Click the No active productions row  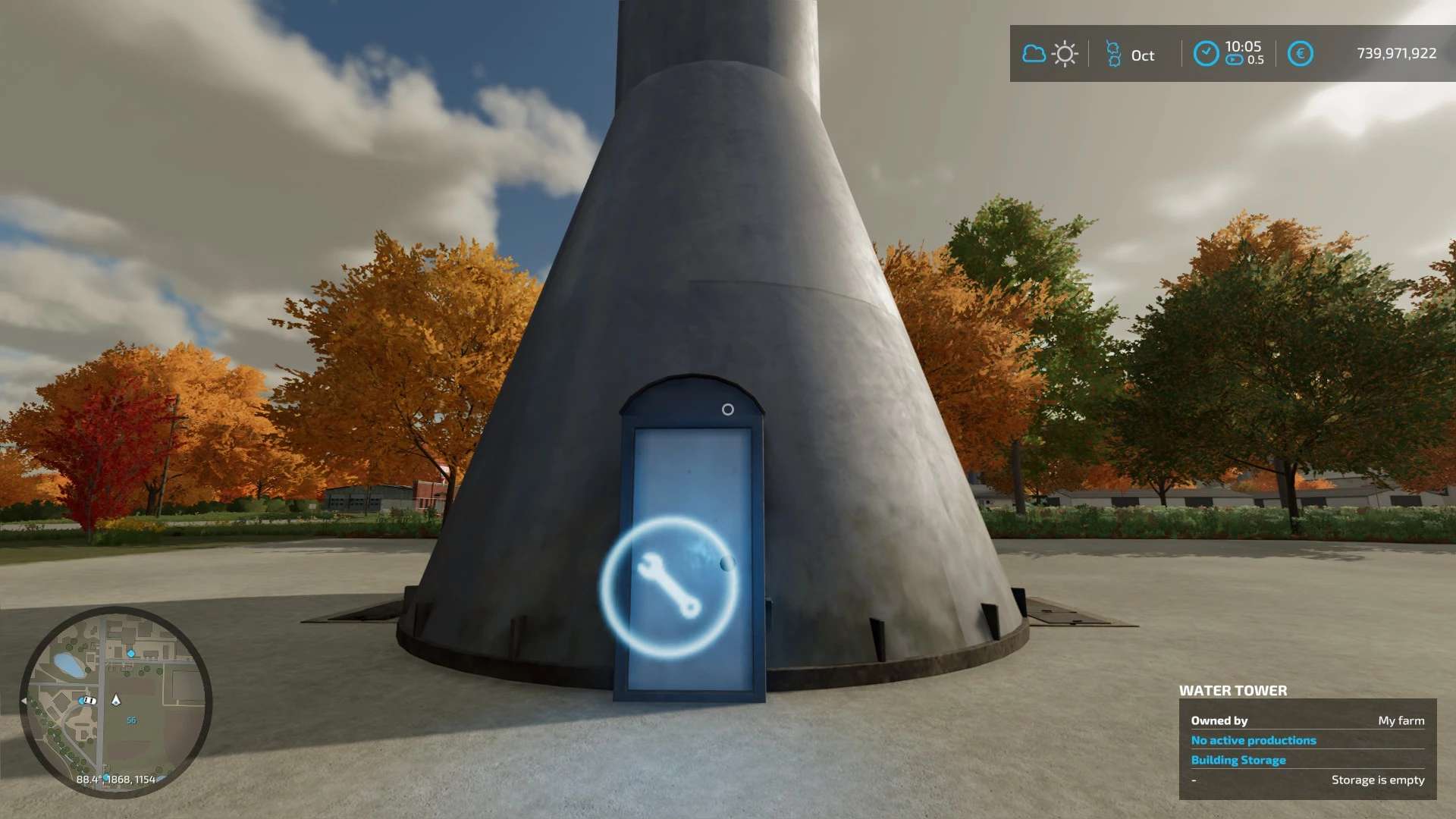[1253, 740]
